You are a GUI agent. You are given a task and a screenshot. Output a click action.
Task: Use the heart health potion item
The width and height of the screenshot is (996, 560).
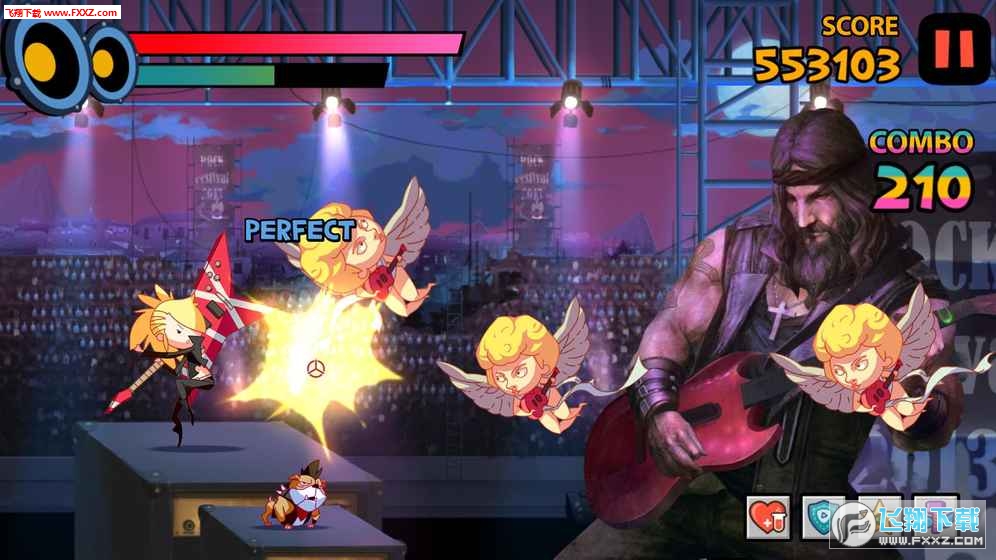[x=768, y=517]
